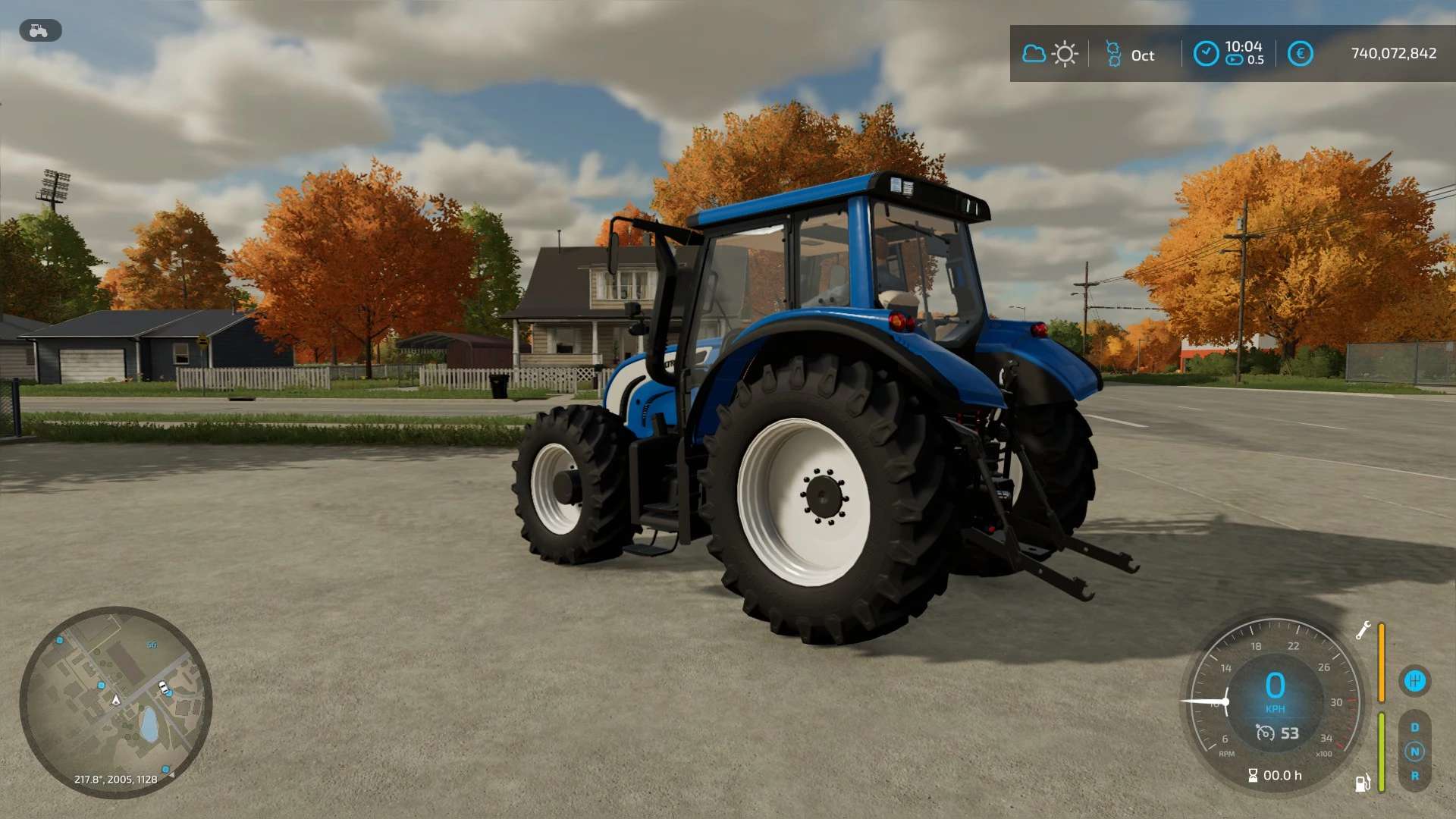Select the fuel pump icon
Image resolution: width=1456 pixels, height=819 pixels.
[1363, 783]
